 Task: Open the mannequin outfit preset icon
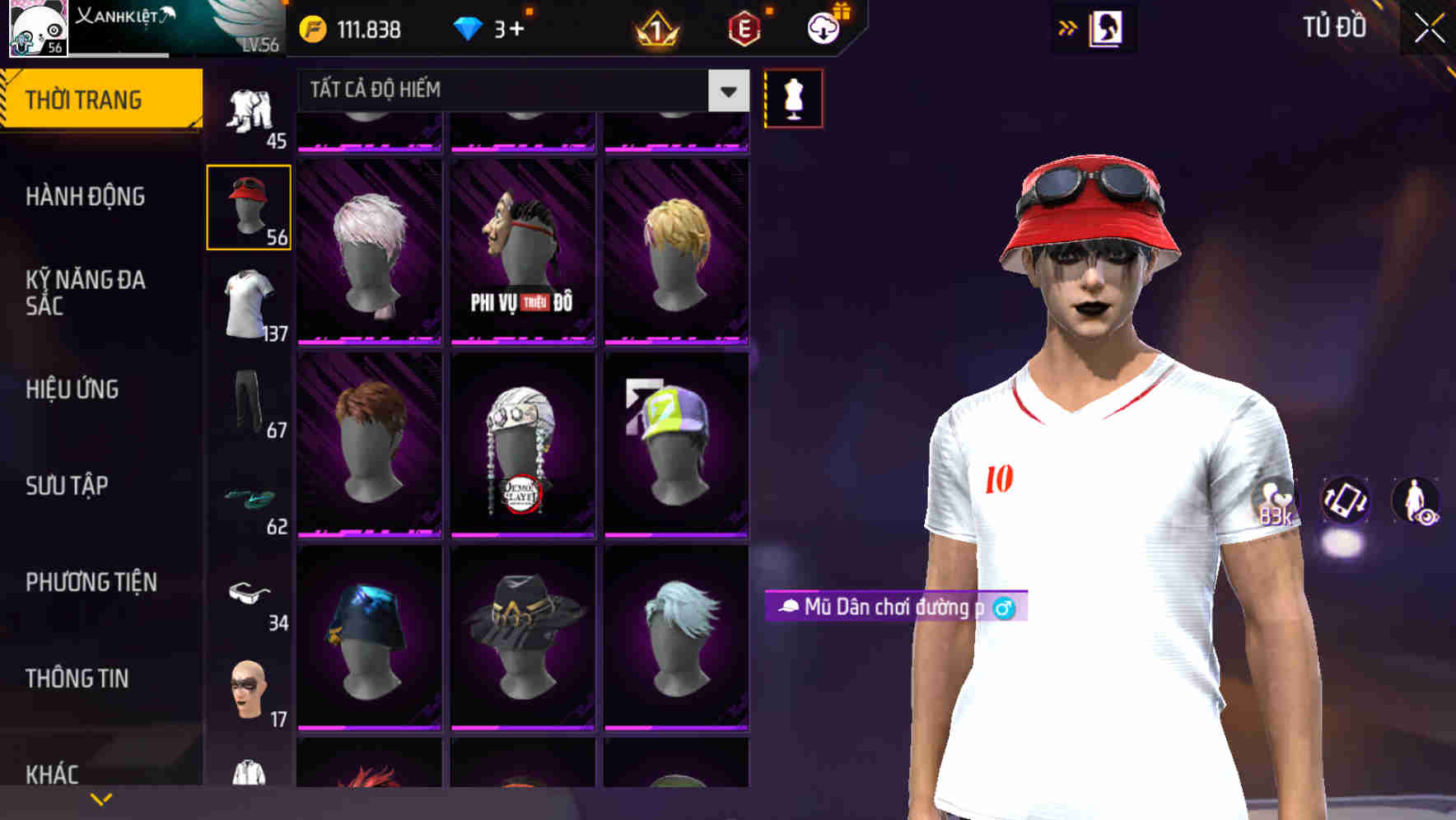pyautogui.click(x=793, y=96)
